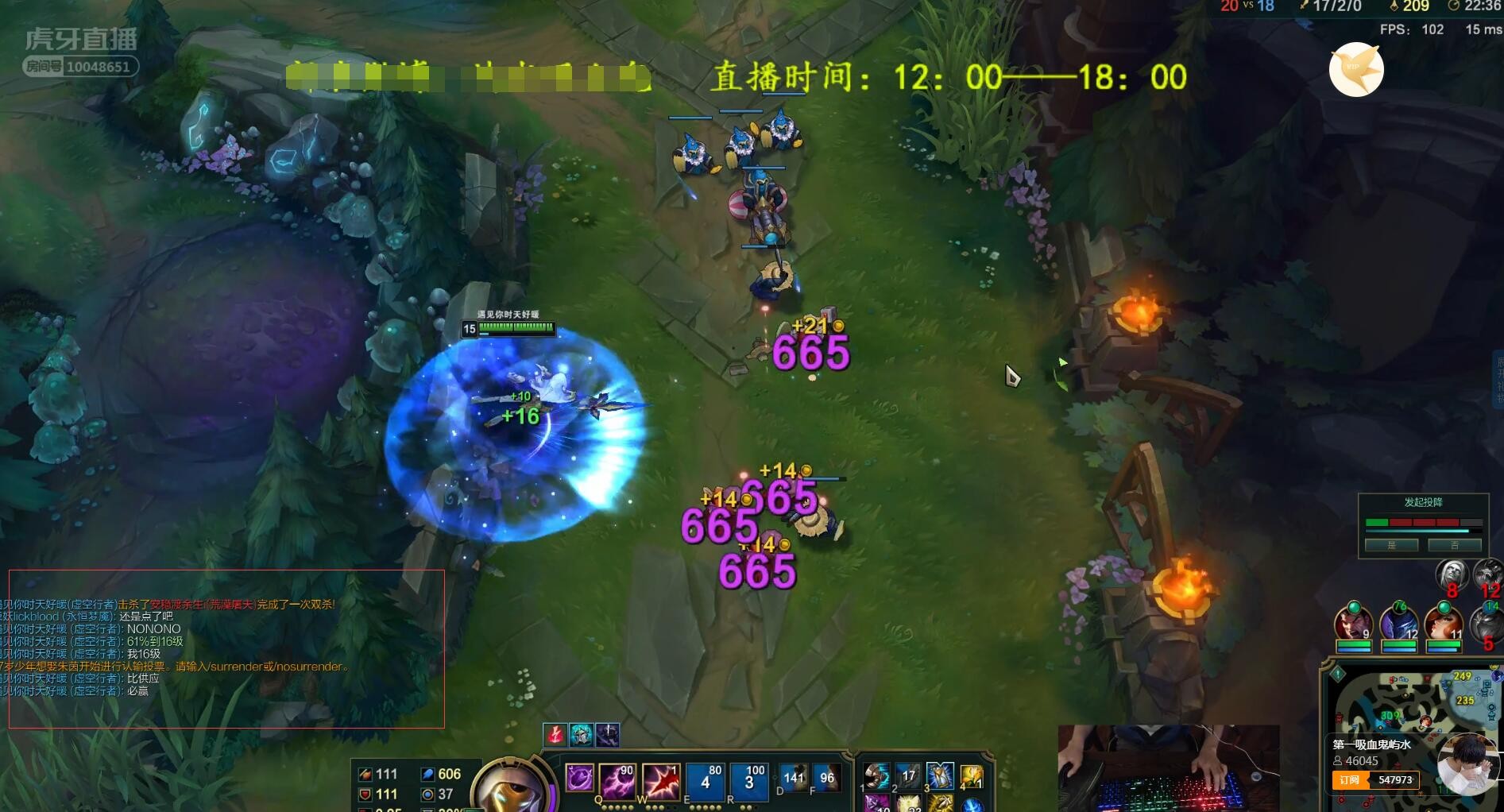The image size is (1504, 812).
Task: Select the Riftwalk R ultimate slot
Action: tap(748, 780)
